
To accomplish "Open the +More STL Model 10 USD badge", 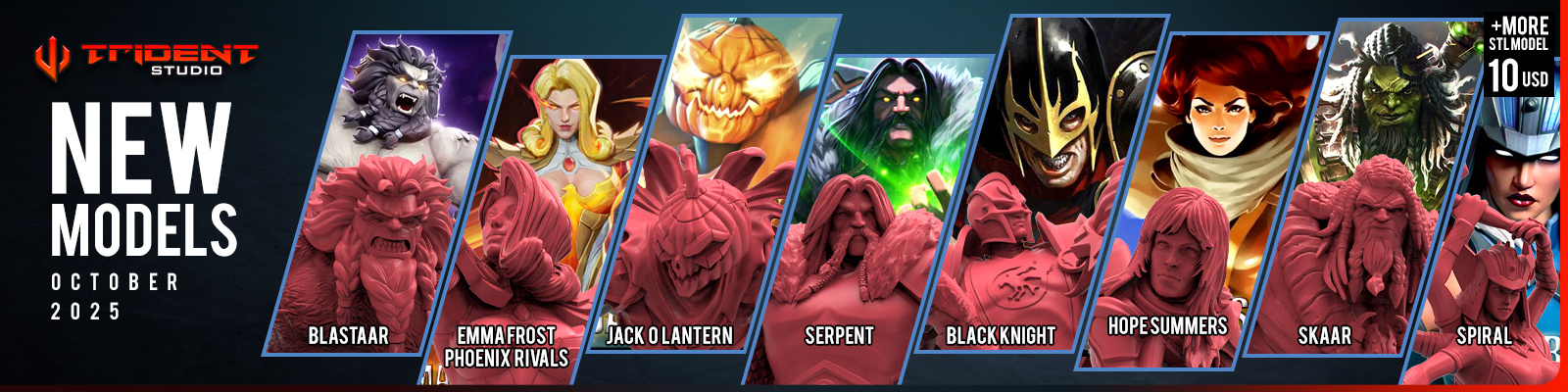I will [1518, 54].
